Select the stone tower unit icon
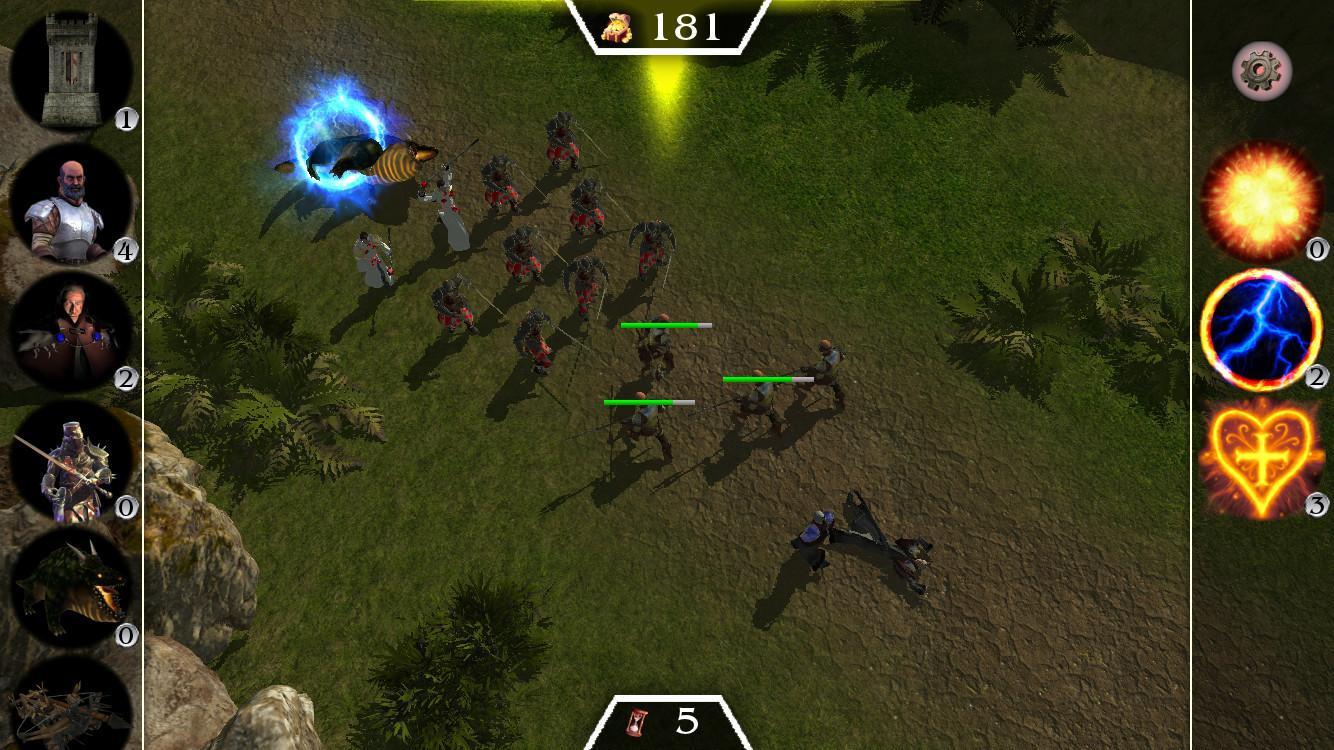The width and height of the screenshot is (1334, 750). 70,68
